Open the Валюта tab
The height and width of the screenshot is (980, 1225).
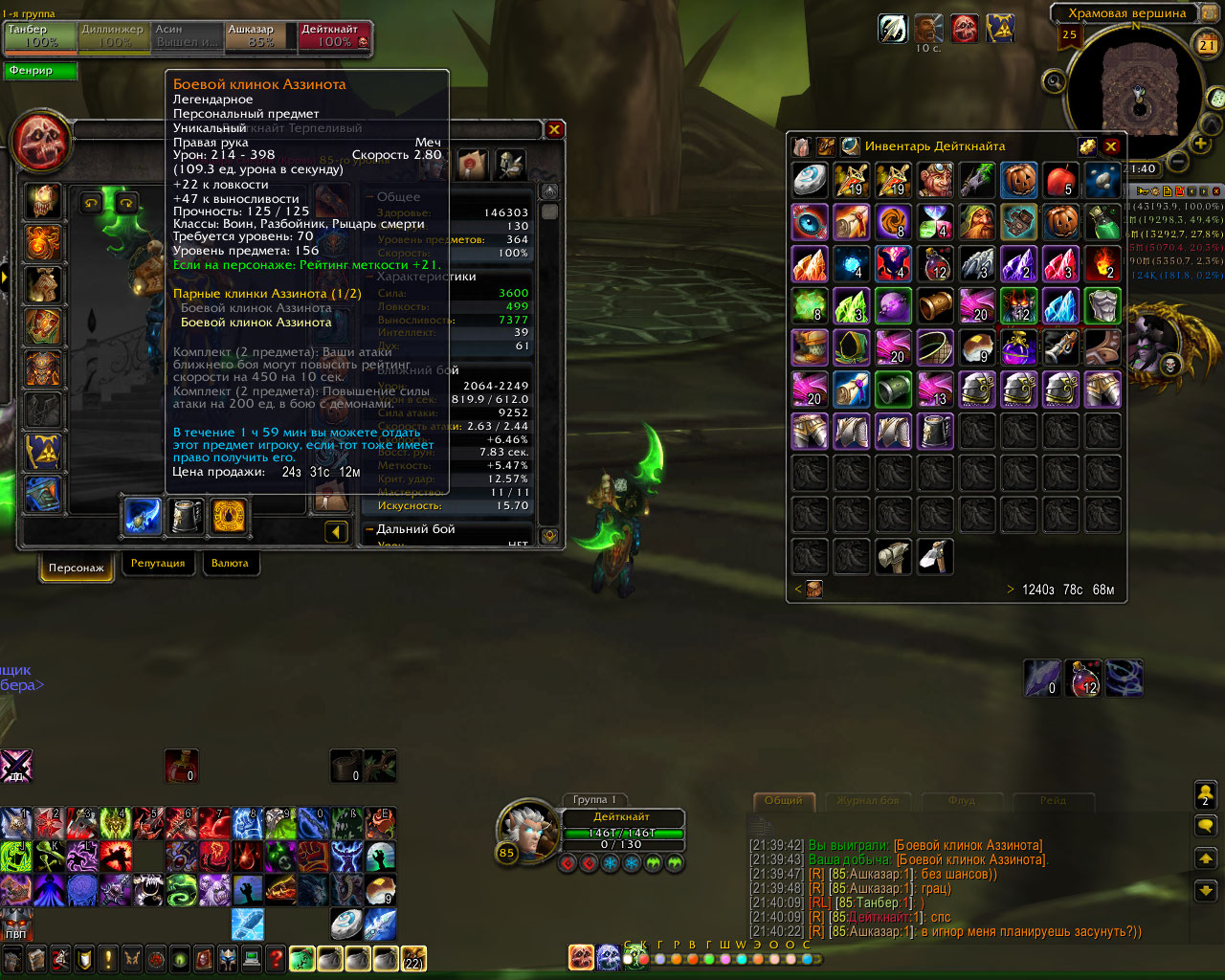(230, 564)
